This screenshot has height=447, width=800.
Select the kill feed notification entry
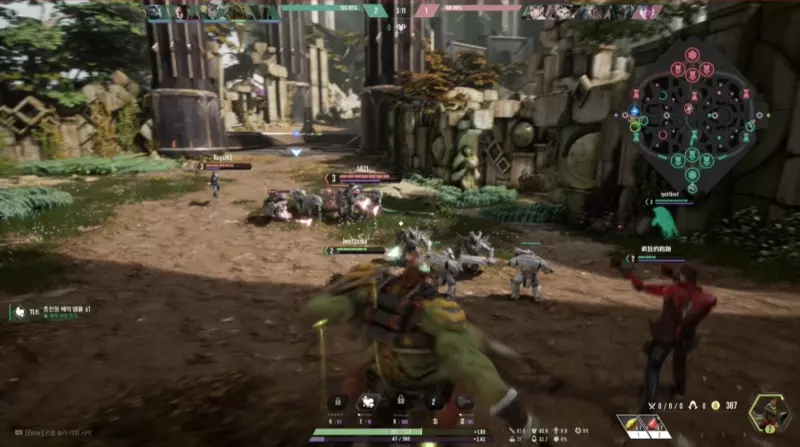50,312
